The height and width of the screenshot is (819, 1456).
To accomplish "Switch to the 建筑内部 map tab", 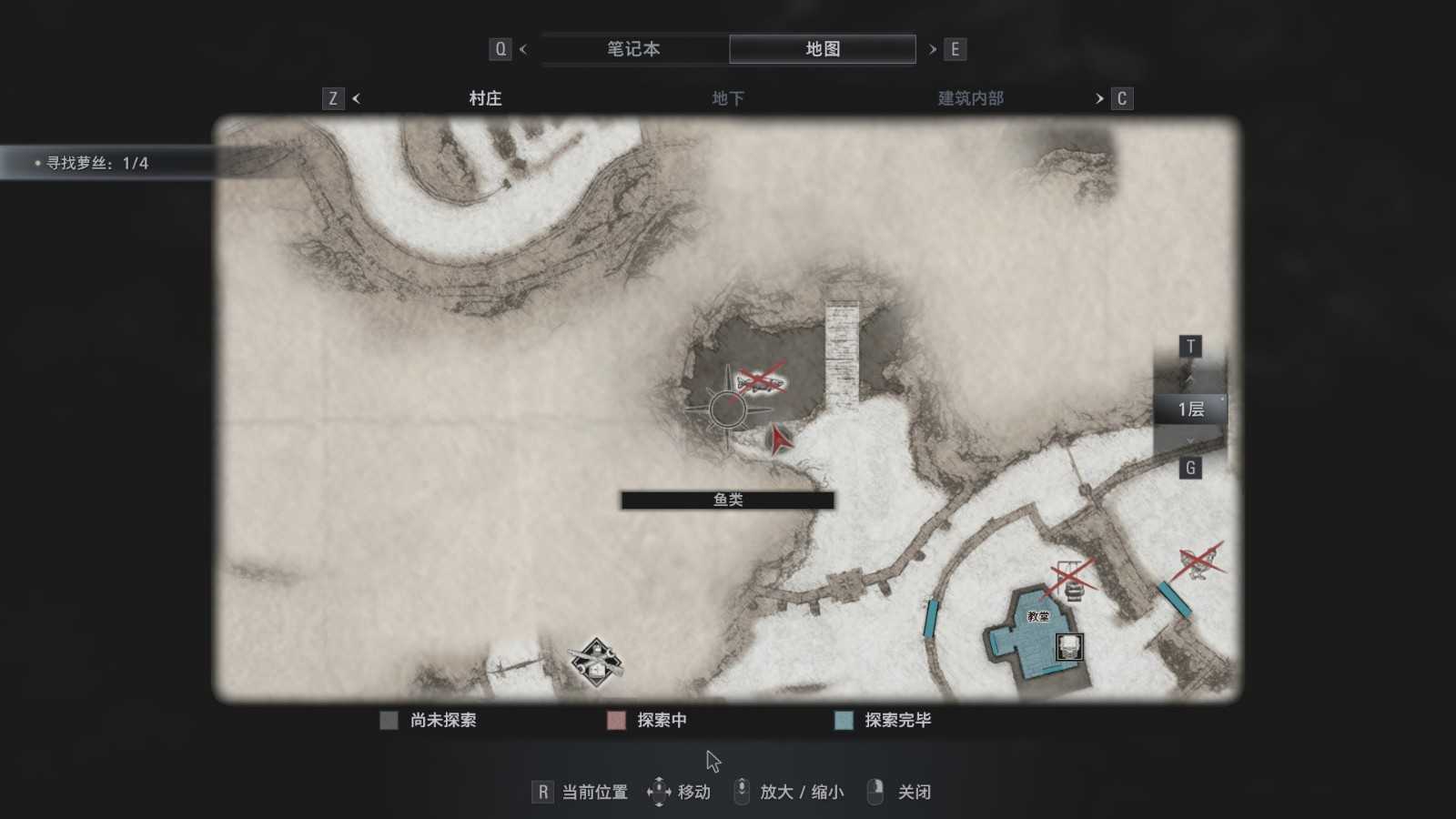I will tap(969, 97).
